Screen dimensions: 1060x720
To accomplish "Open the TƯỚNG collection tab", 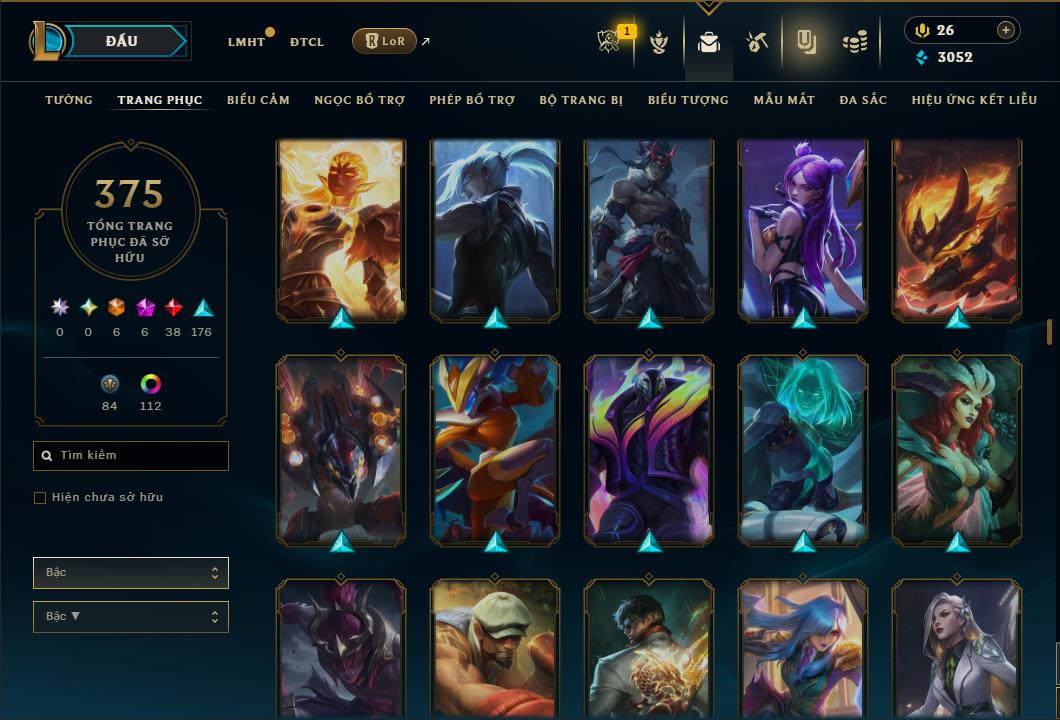I will pyautogui.click(x=69, y=100).
